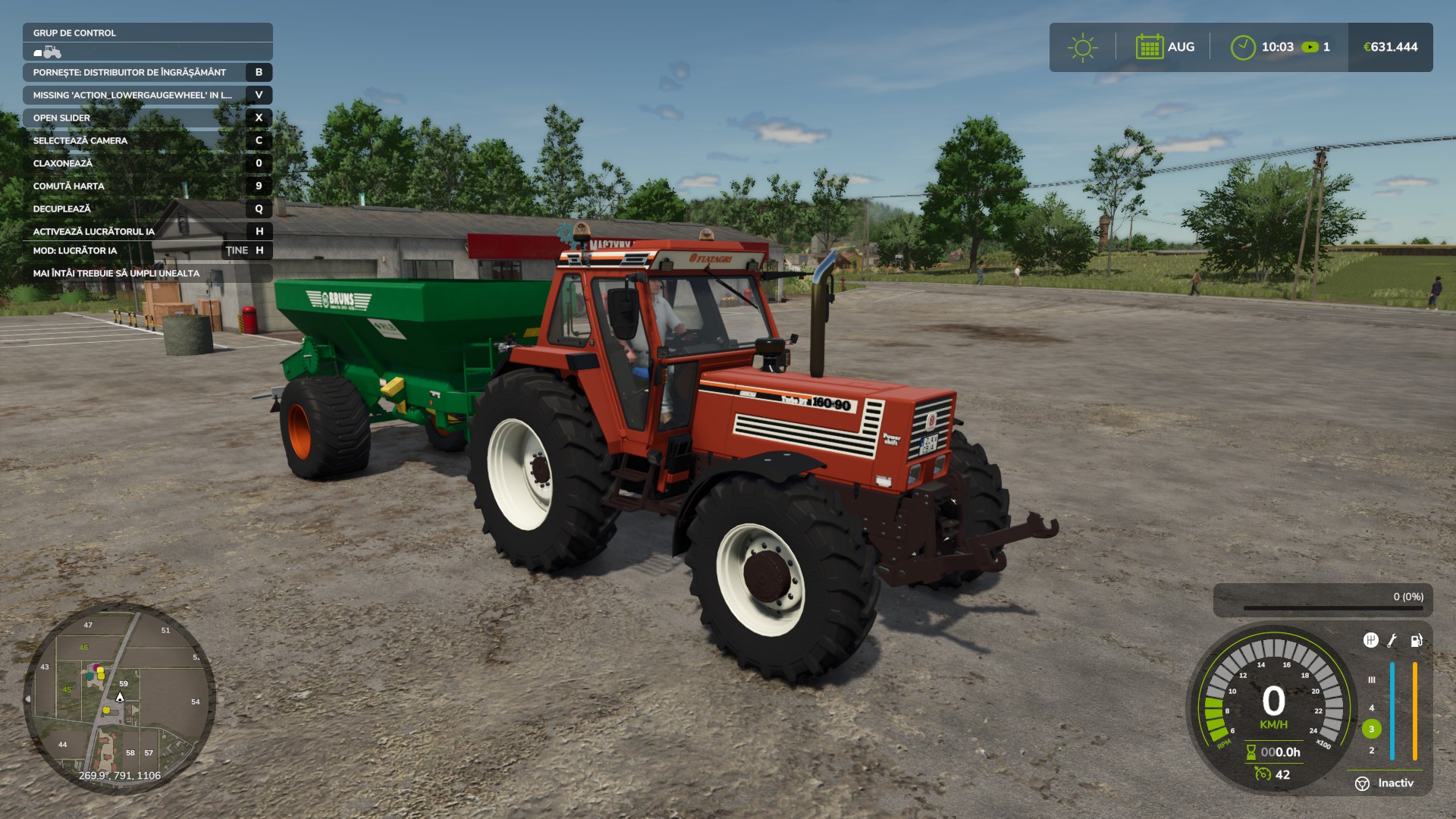
Task: Click the weather sun icon
Action: tap(1083, 46)
